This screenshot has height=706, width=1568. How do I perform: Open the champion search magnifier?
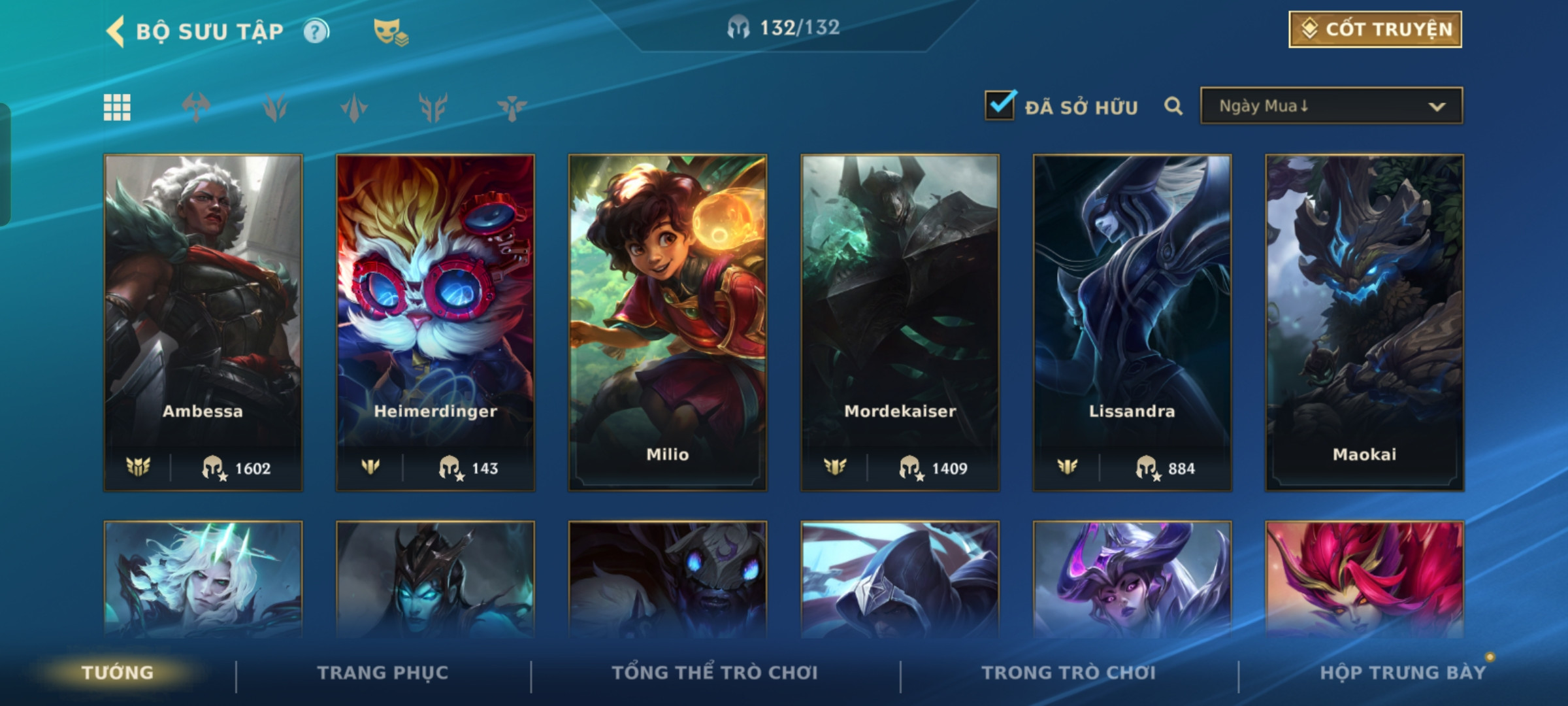click(x=1173, y=106)
